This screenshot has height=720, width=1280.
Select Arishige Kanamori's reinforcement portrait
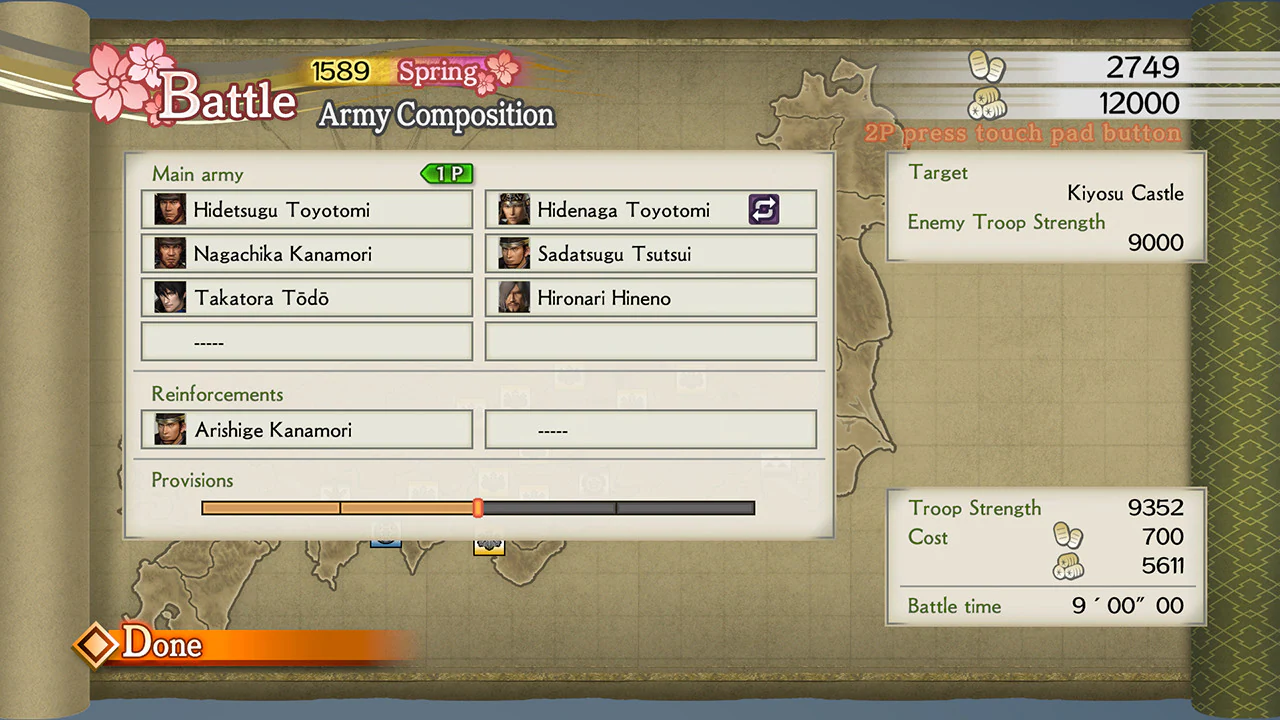coord(170,430)
